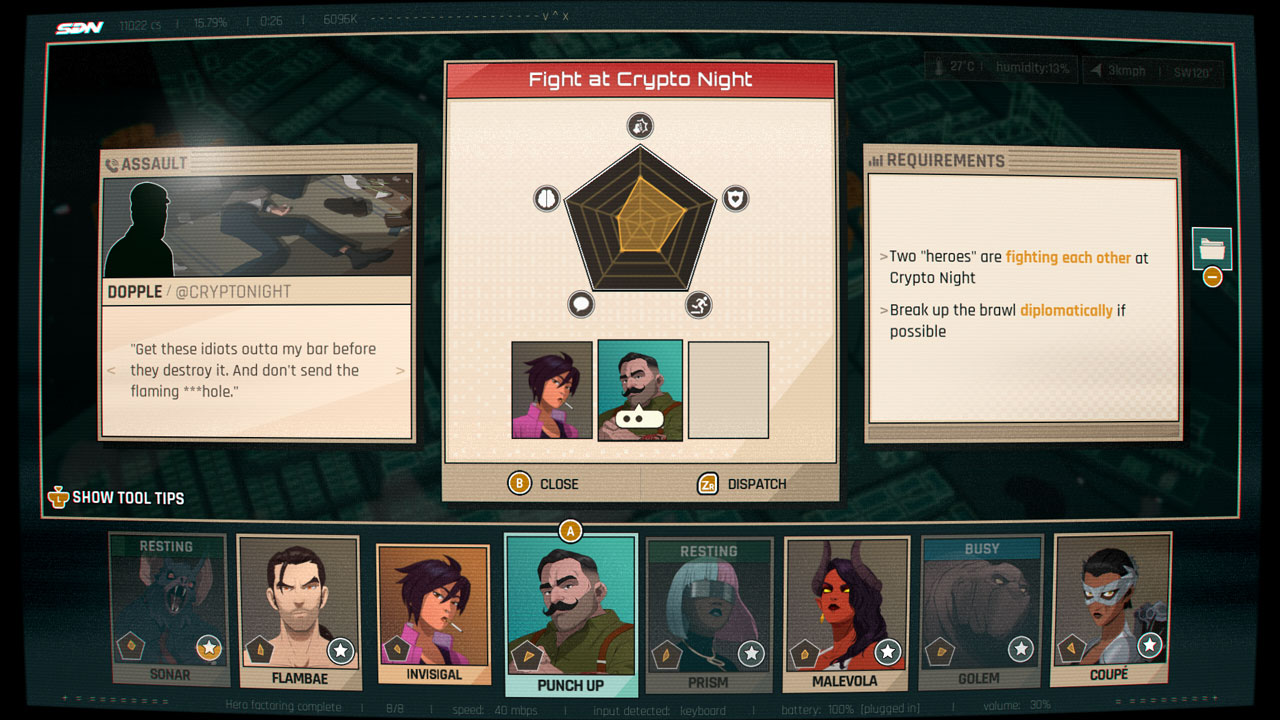This screenshot has height=720, width=1280.
Task: Click the brain intelligence stat icon
Action: tap(546, 198)
